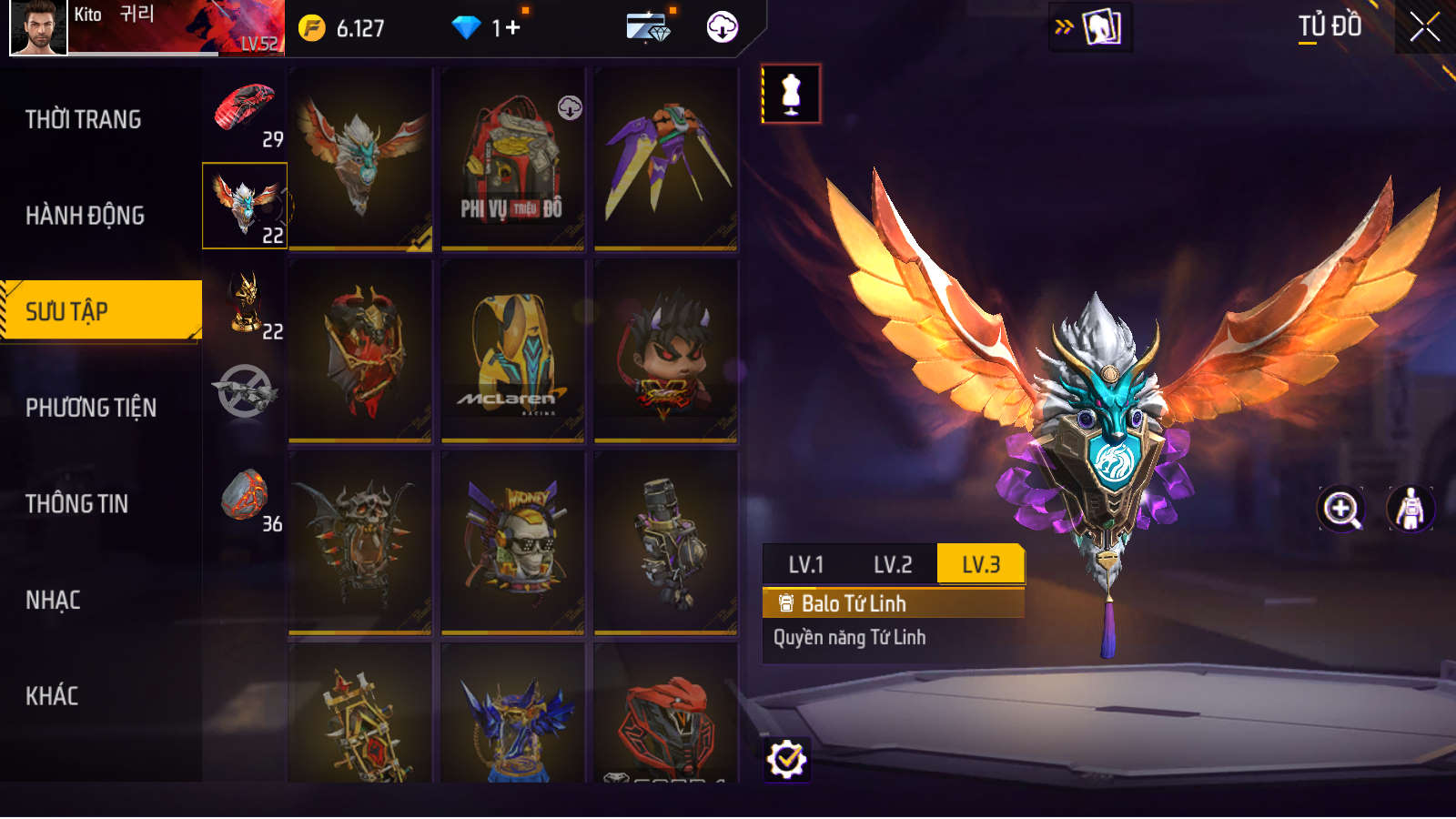Screen dimensions: 1456x819
Task: Select the Phi Vụ Triệu Đô backpack
Action: click(512, 159)
